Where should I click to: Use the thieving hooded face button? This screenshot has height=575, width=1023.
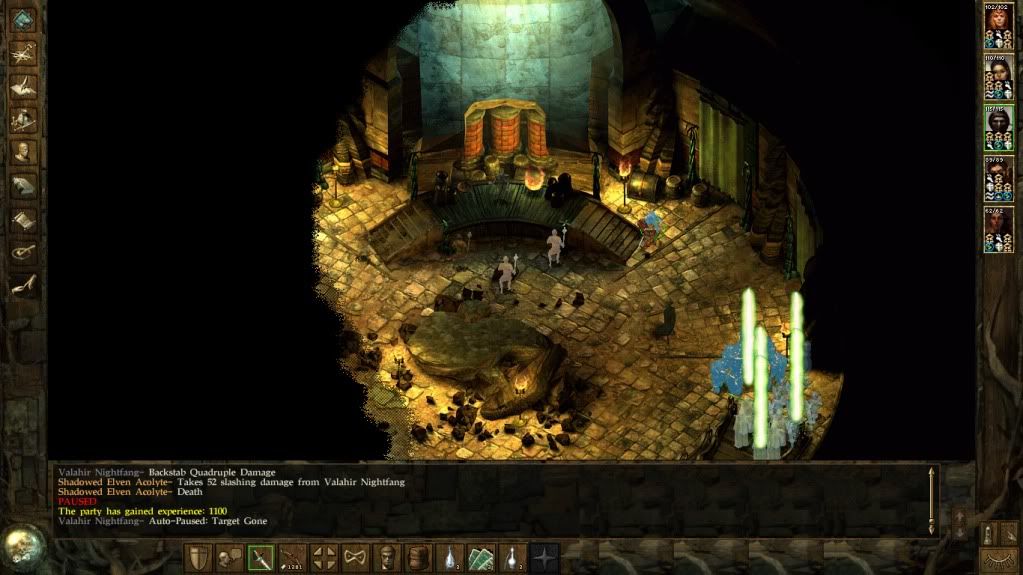[388, 558]
